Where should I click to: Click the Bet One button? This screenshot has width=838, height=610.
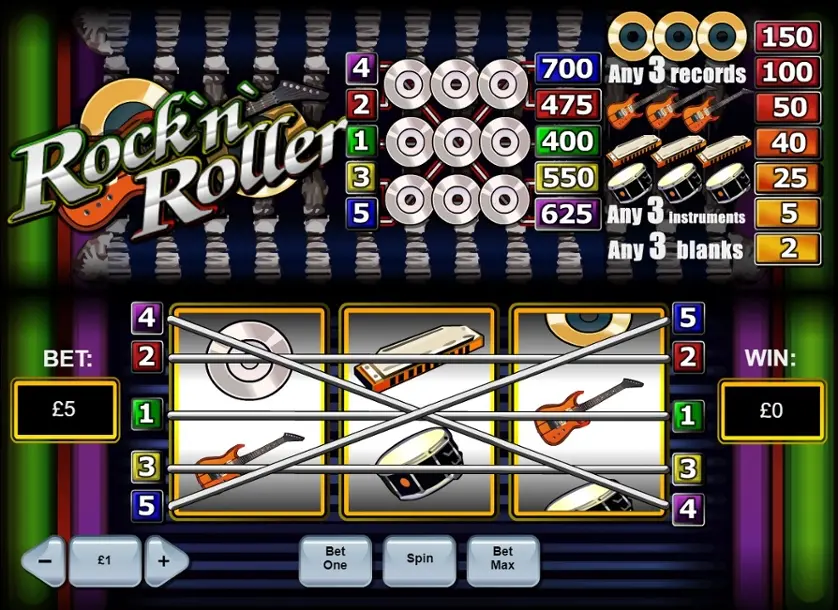(x=335, y=559)
